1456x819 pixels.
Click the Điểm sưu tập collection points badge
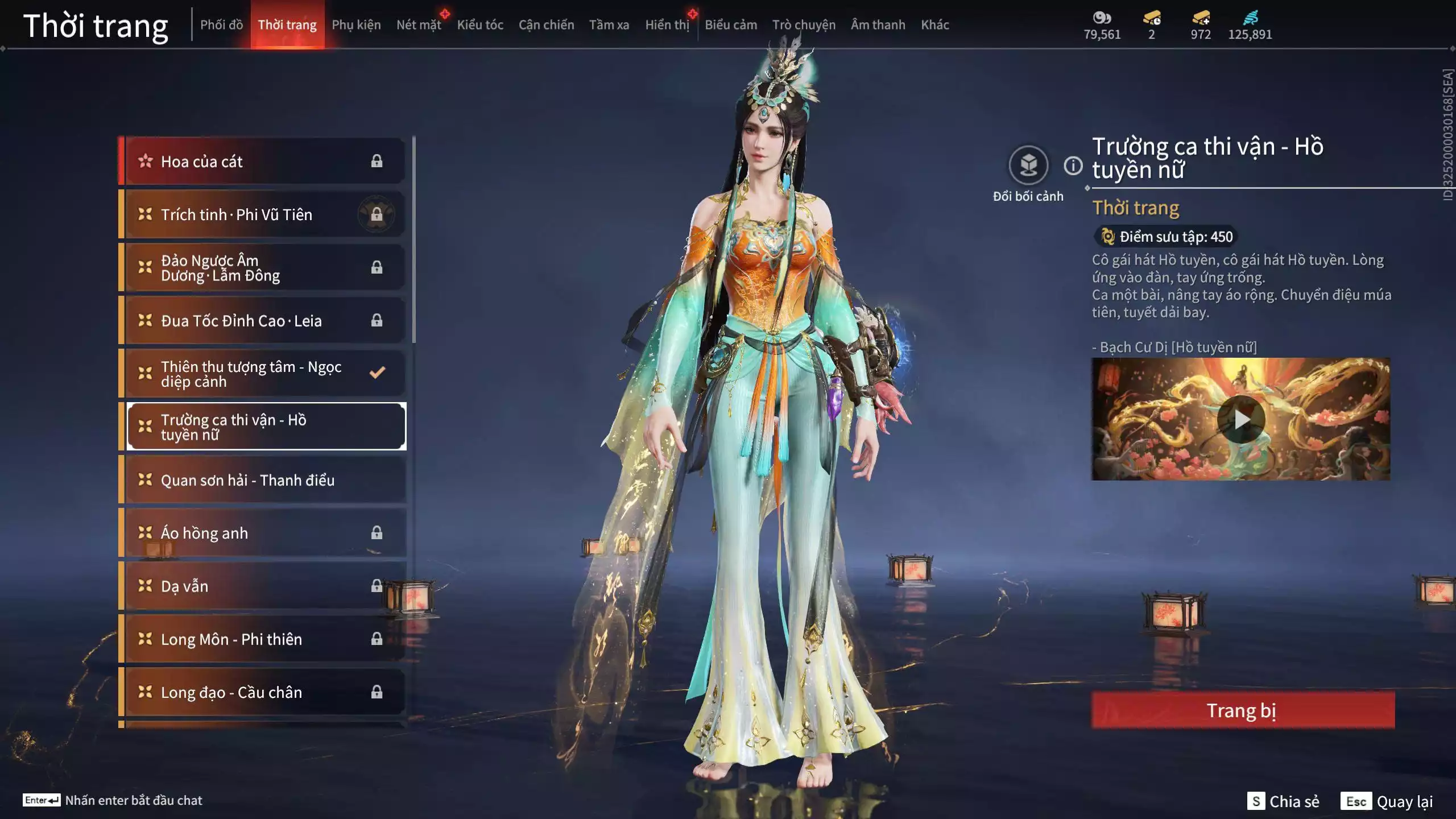(x=1165, y=237)
